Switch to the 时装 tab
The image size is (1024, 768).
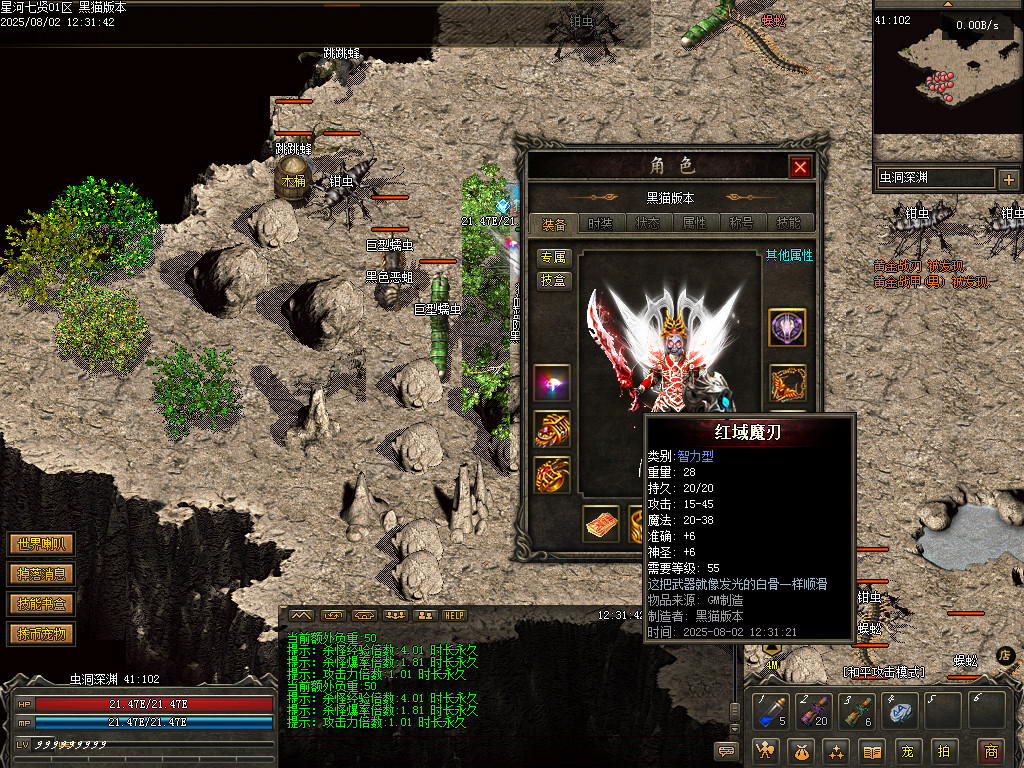[x=601, y=224]
